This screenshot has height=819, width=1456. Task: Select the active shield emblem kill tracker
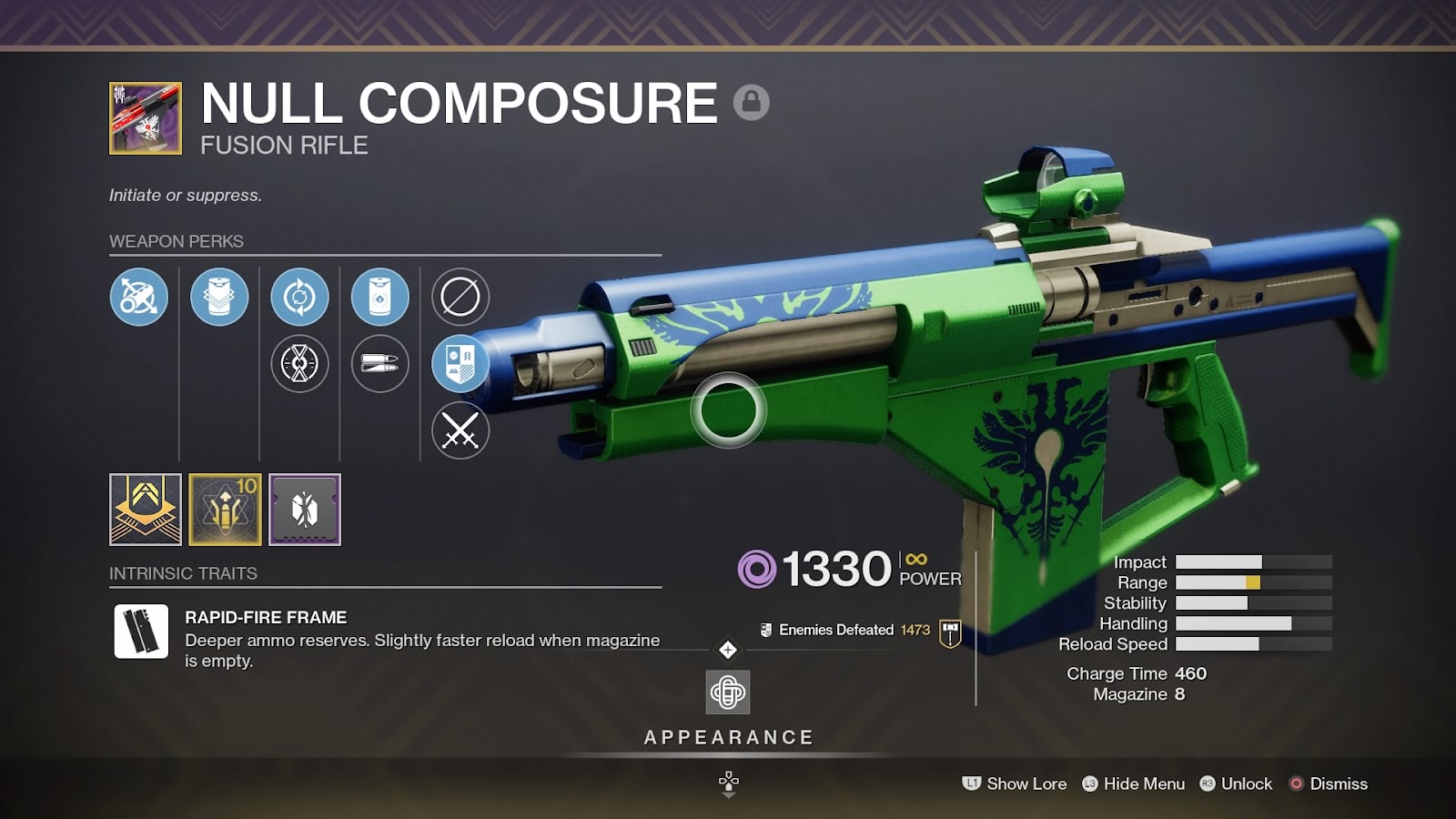(460, 364)
